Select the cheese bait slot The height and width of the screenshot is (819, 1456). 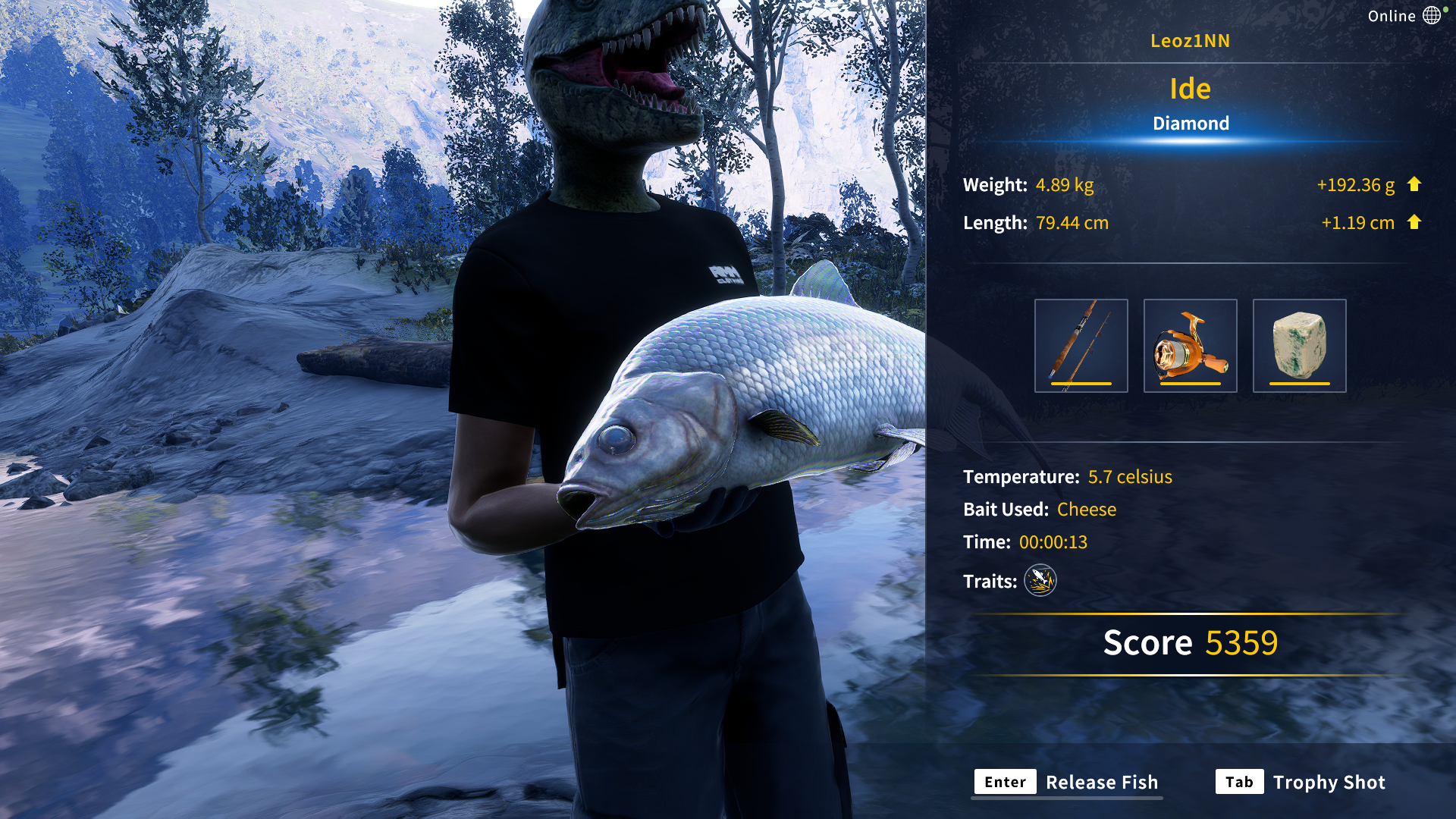tap(1299, 346)
